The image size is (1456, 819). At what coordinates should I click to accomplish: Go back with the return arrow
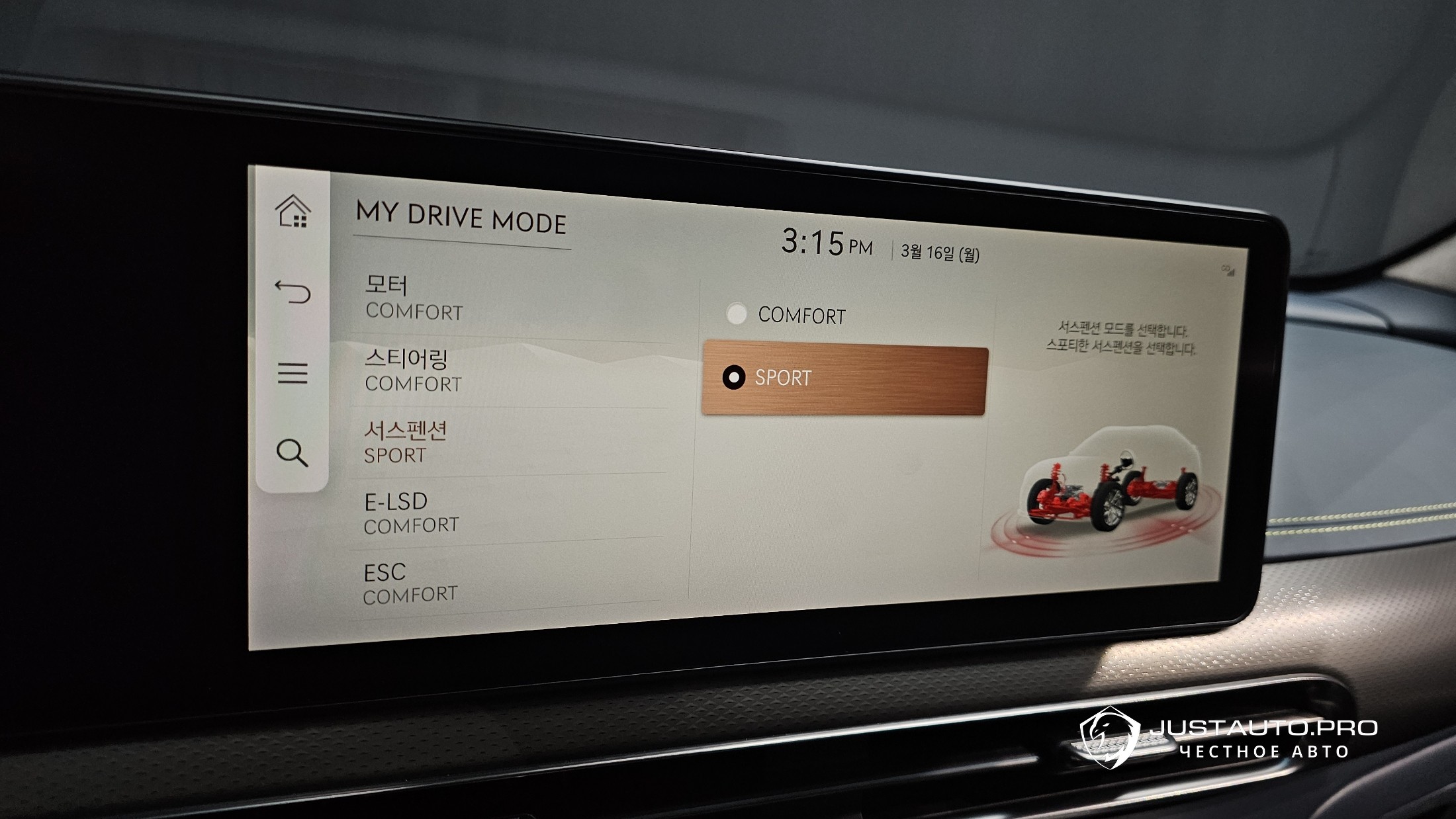coord(293,291)
